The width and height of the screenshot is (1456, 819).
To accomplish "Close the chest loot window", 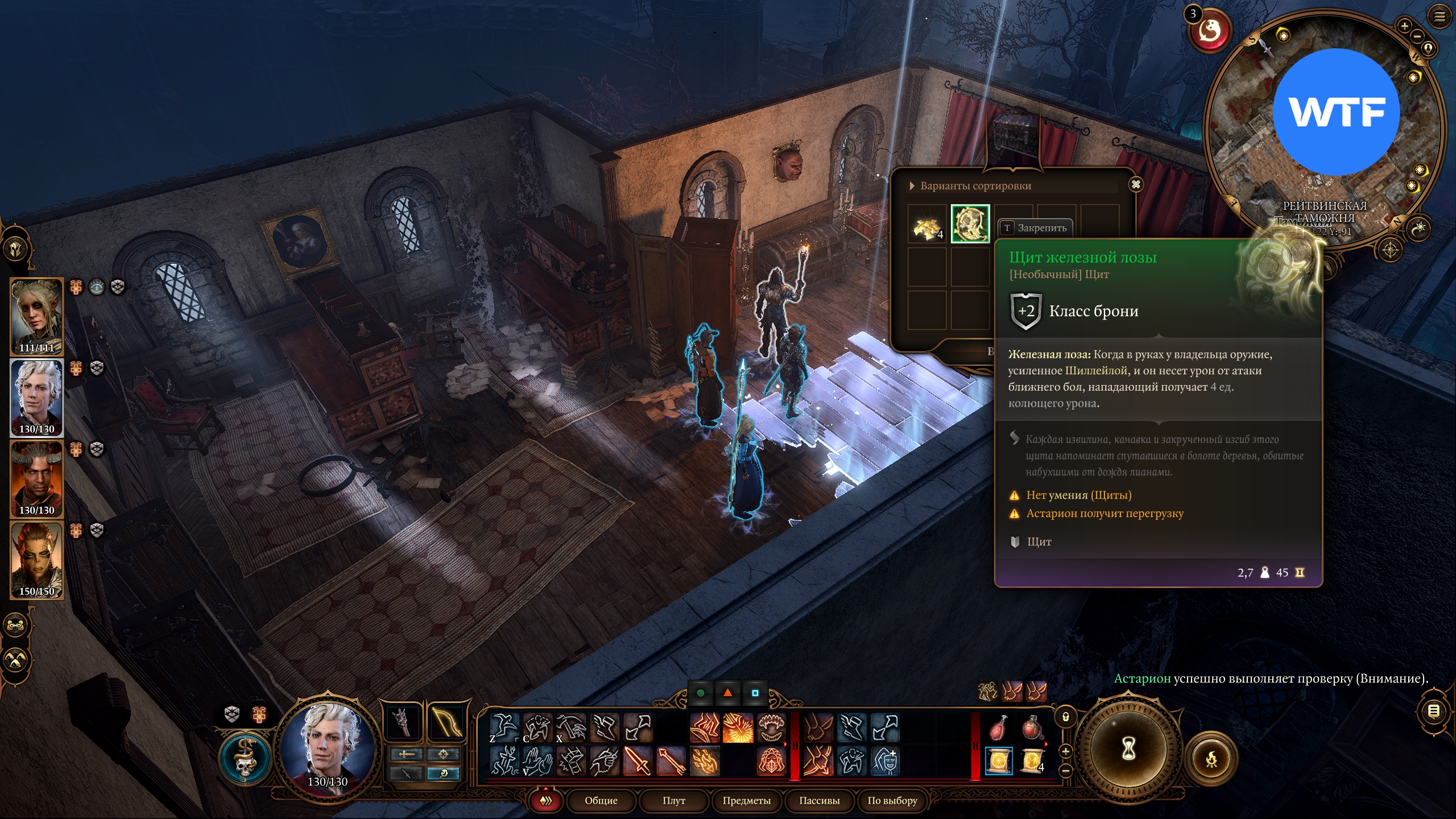I will pyautogui.click(x=1136, y=184).
